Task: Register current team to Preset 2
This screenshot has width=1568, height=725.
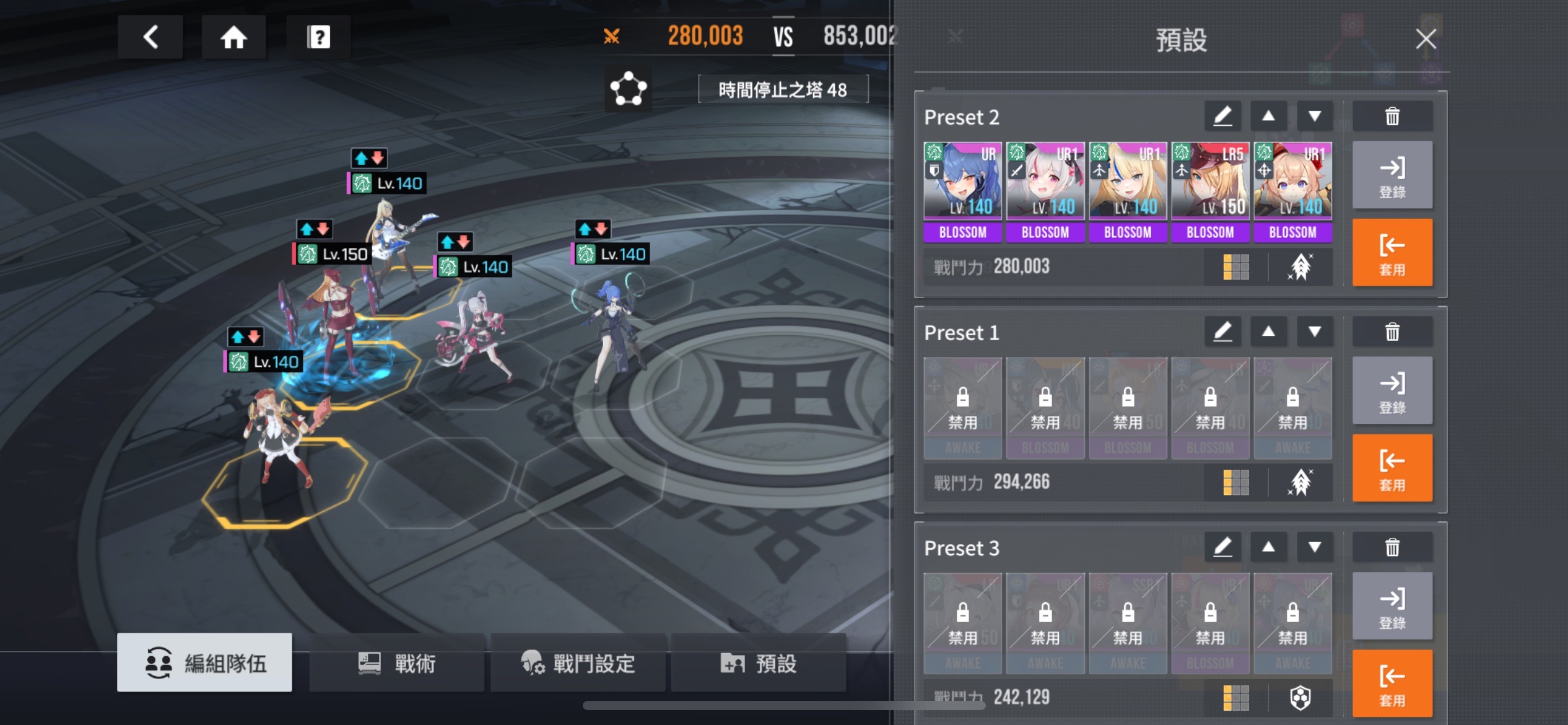Action: [x=1392, y=175]
